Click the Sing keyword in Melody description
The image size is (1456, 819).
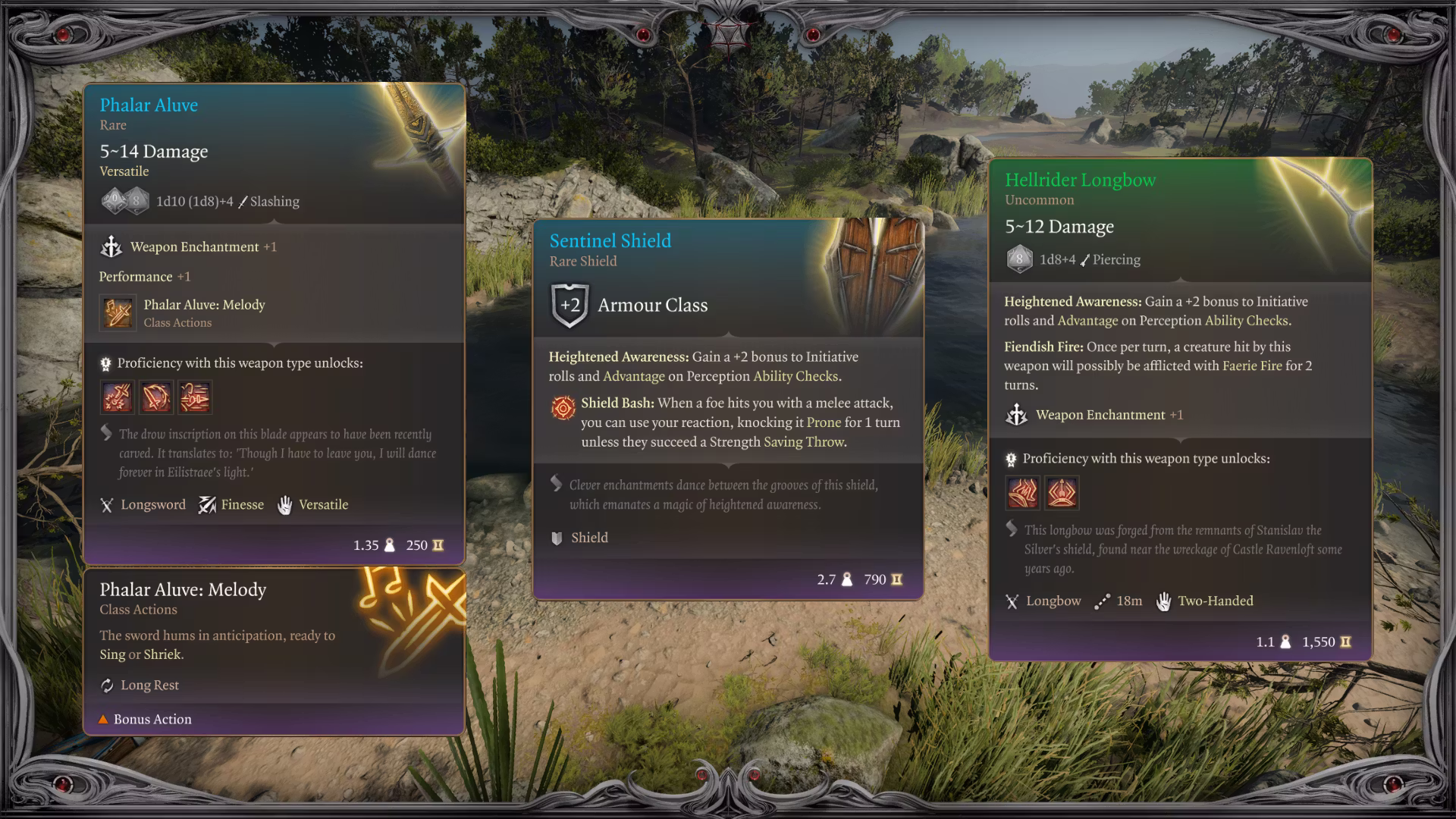point(112,654)
